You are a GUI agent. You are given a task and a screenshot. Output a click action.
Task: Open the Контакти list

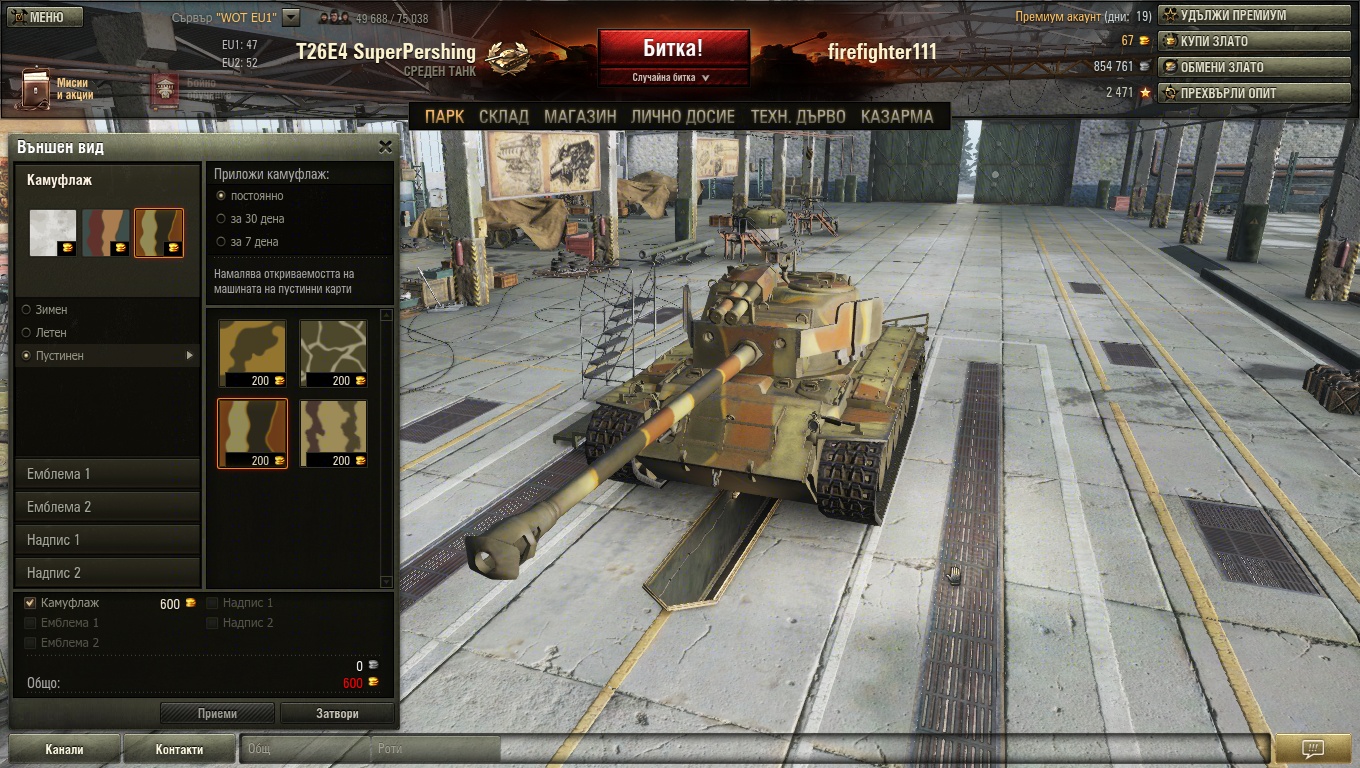179,749
